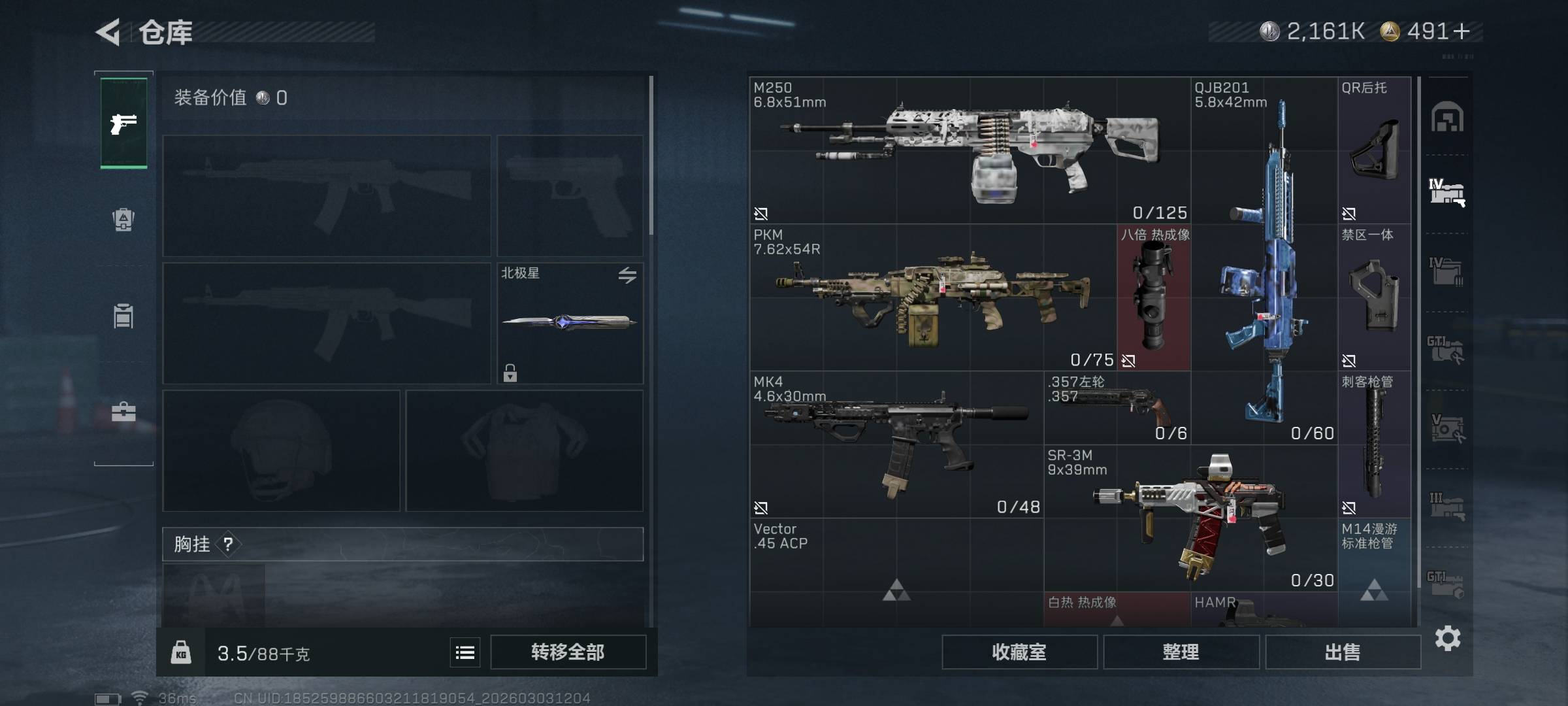
Task: Select the .357左轮 revolver
Action: point(1117,408)
